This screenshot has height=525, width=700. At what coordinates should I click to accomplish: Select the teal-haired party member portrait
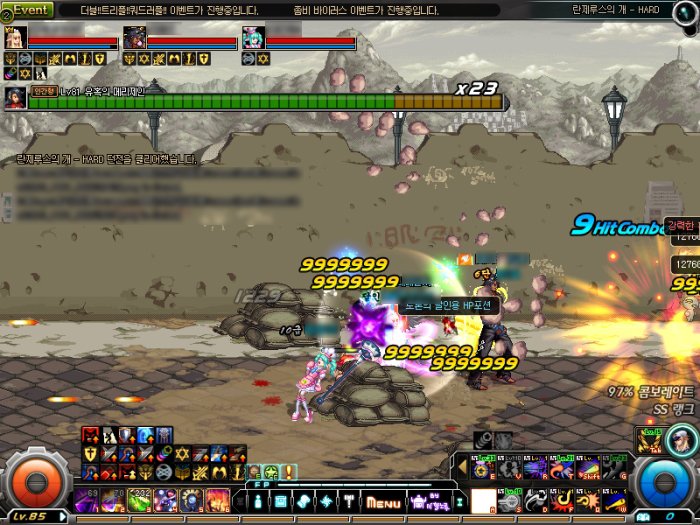(x=253, y=38)
